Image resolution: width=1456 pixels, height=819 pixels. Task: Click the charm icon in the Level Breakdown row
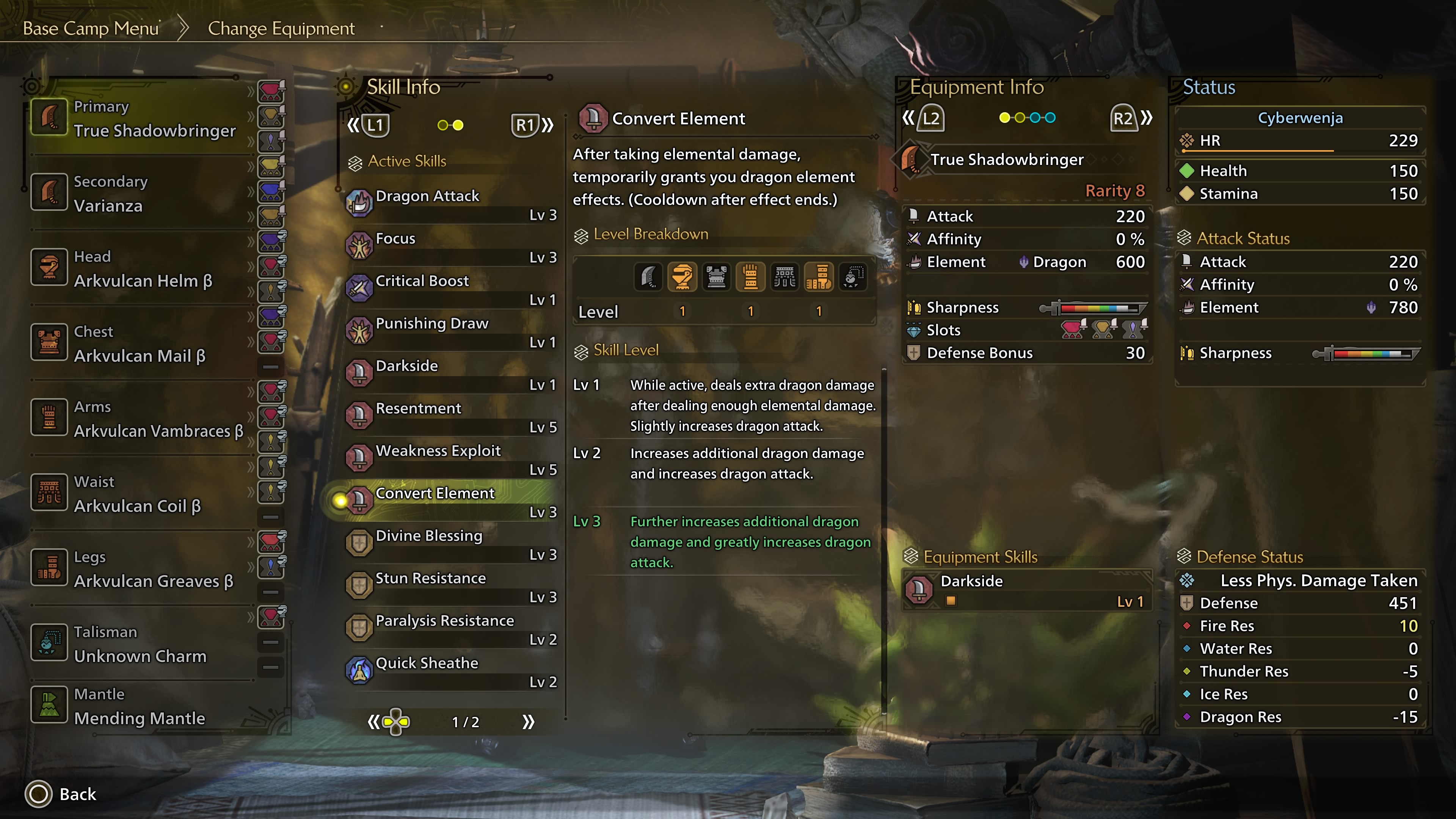coord(852,276)
